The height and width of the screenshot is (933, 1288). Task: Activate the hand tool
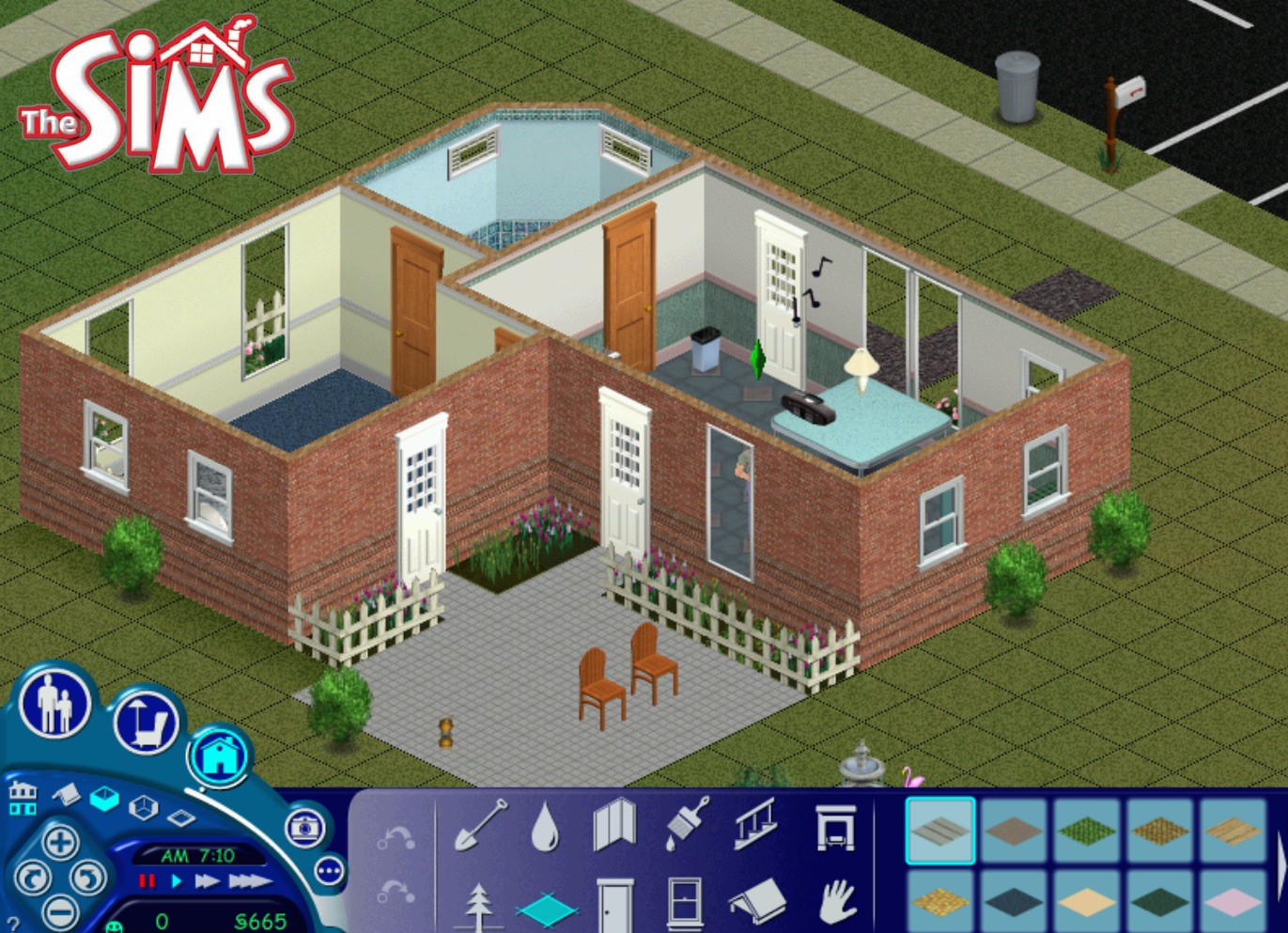click(x=835, y=903)
